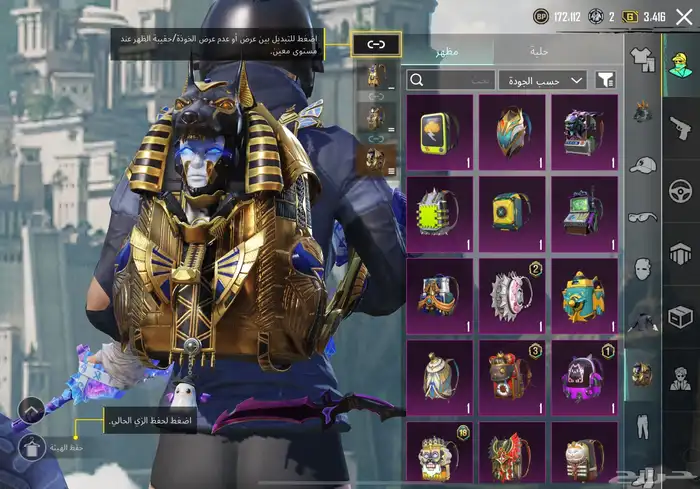Save the outfit with حفظ الهيئة button

click(30, 447)
